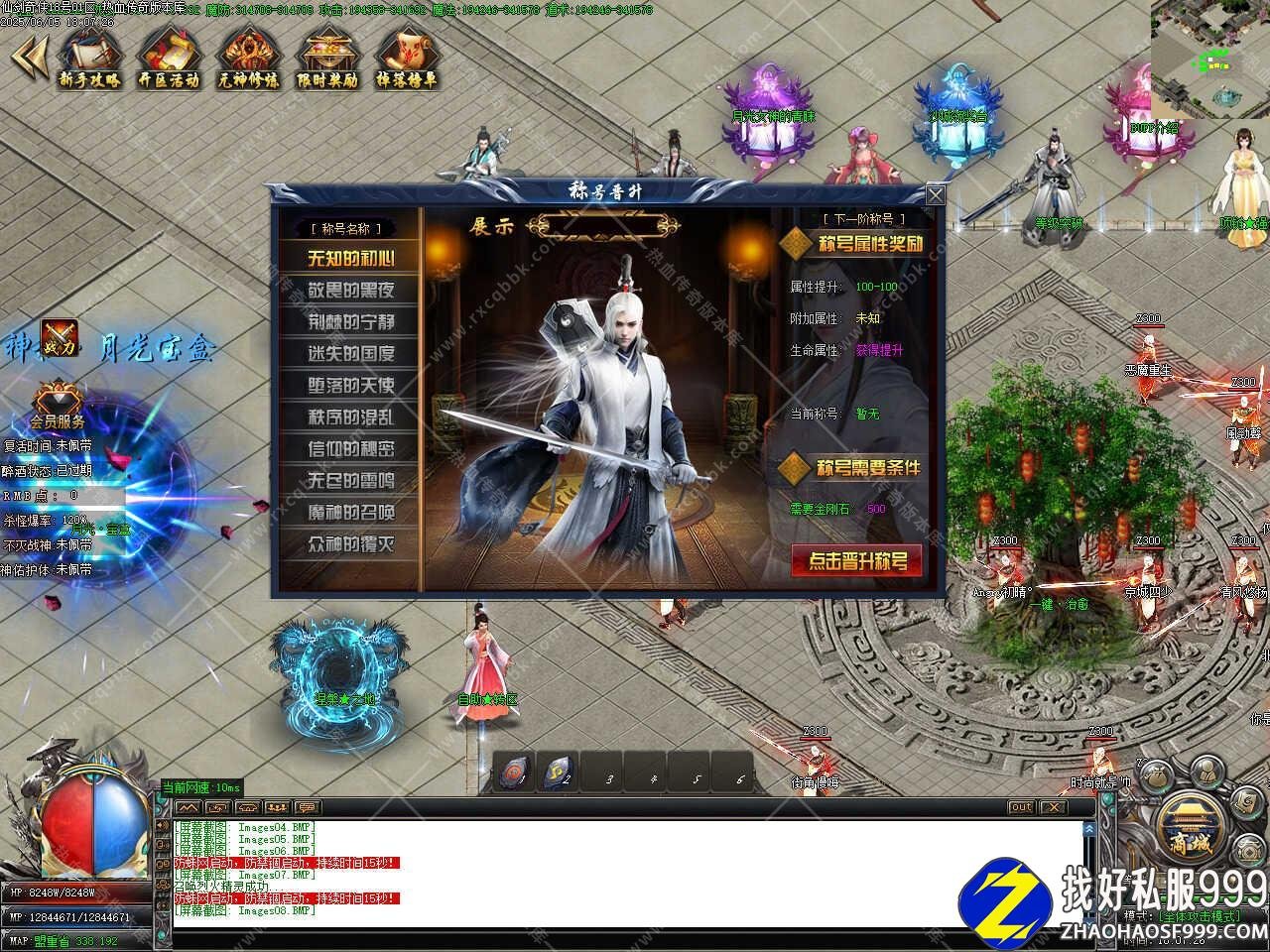Choose the 众神的毁灭 title entry

[x=350, y=544]
